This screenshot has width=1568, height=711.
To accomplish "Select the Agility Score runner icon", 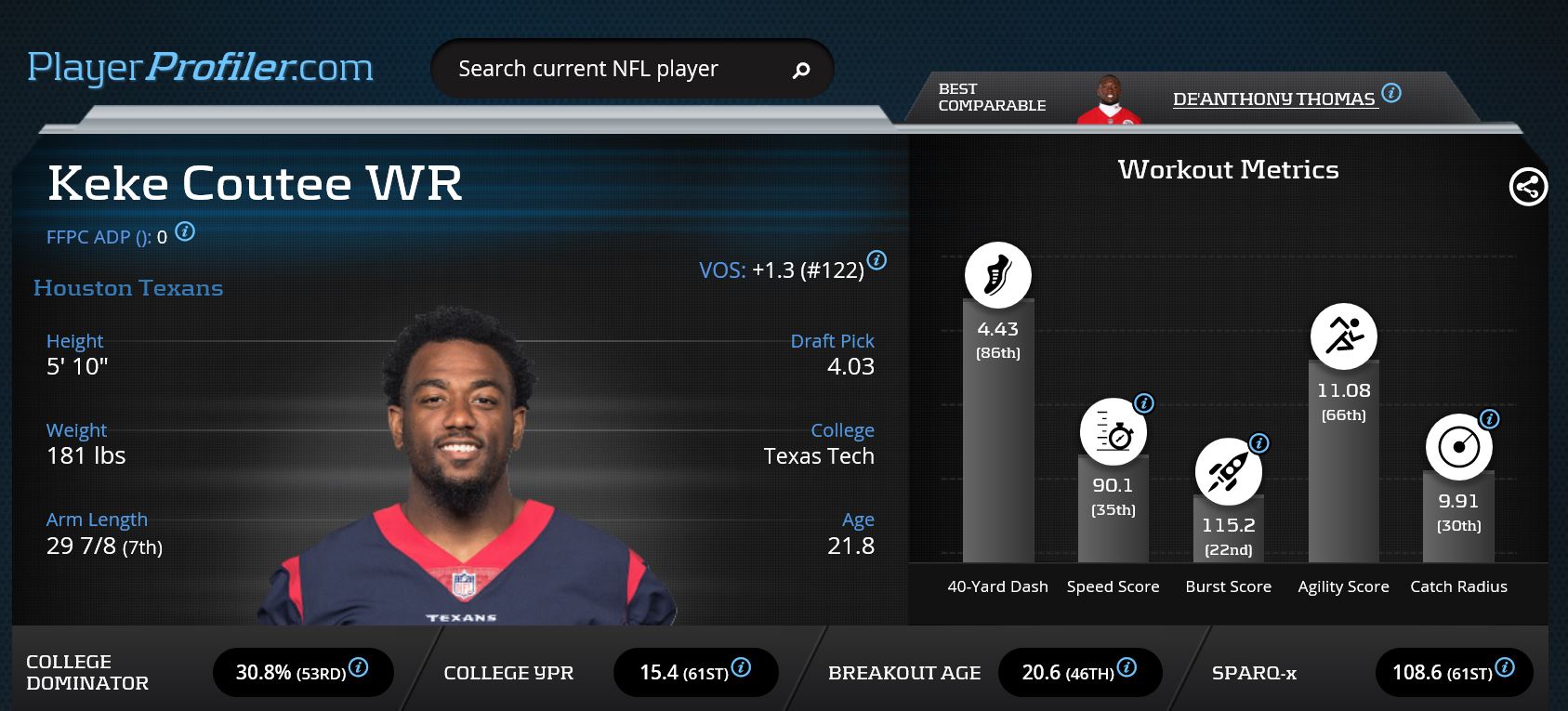I will 1343,336.
